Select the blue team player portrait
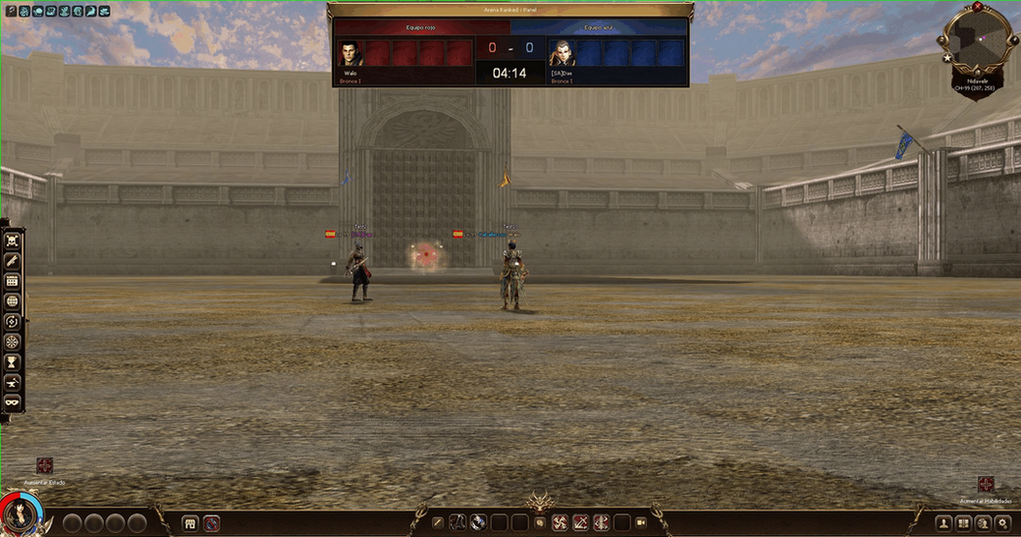1021x537 pixels. [562, 53]
